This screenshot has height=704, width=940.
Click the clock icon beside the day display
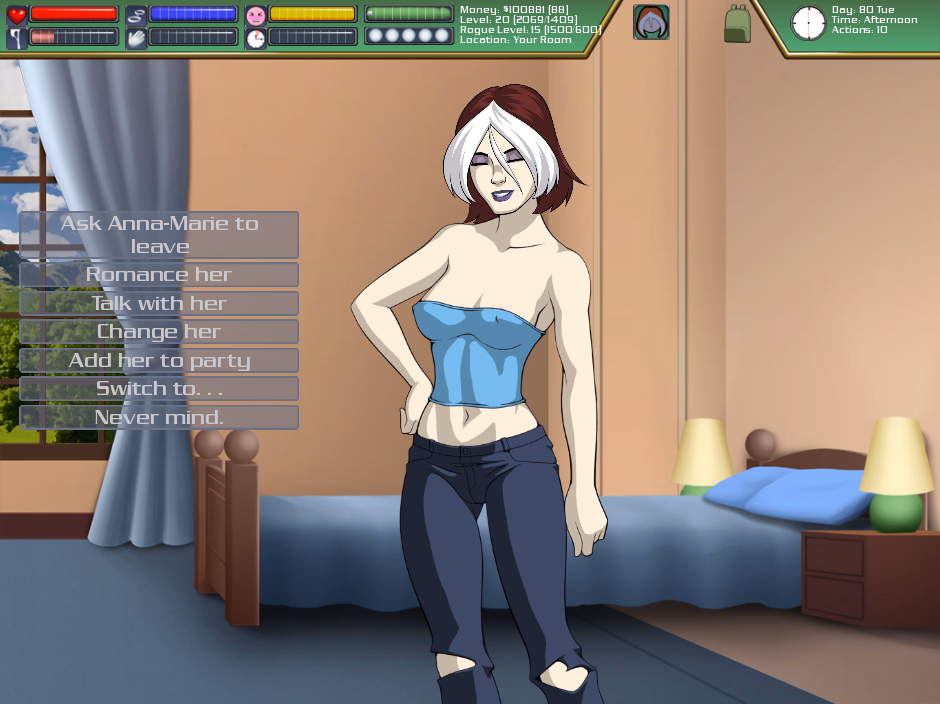pyautogui.click(x=808, y=22)
